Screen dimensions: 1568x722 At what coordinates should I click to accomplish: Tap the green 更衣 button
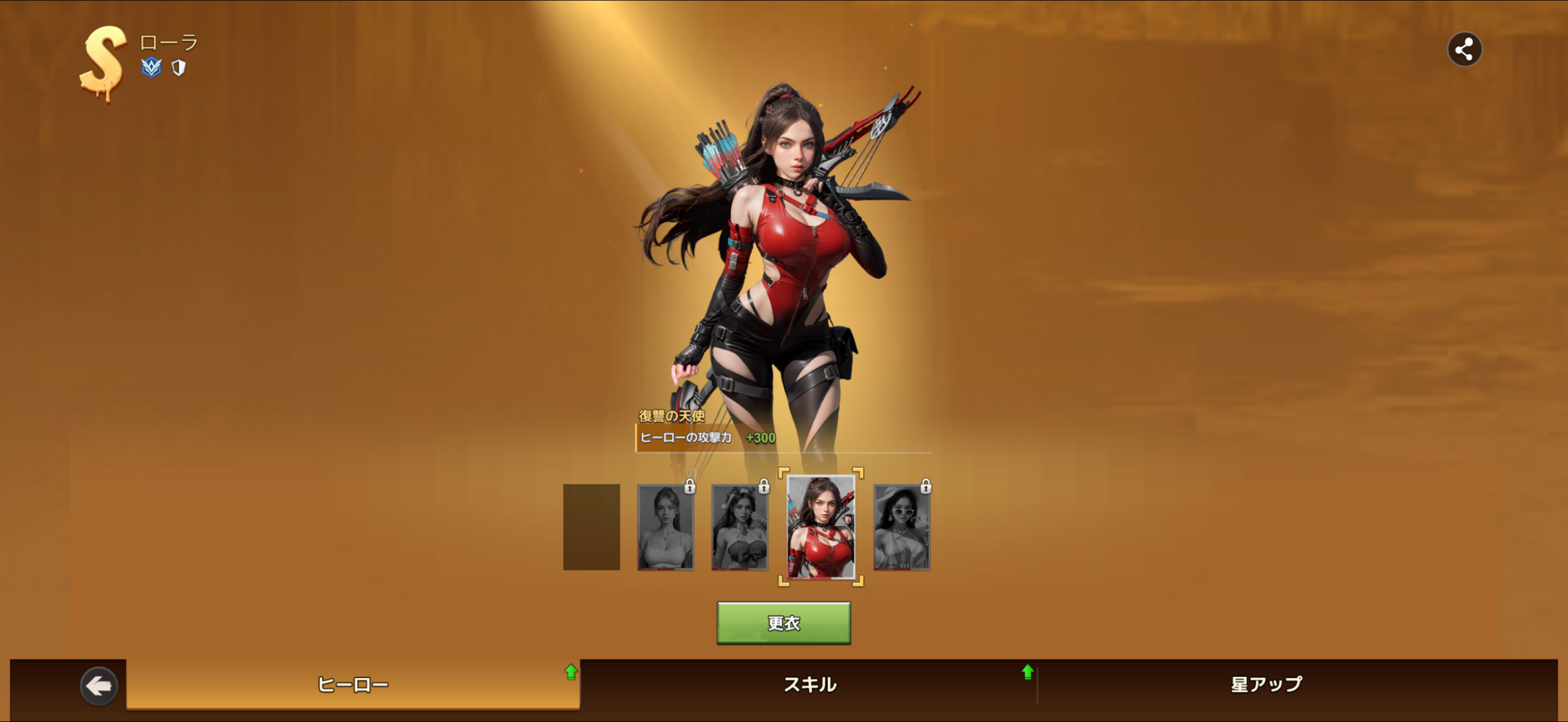coord(783,623)
